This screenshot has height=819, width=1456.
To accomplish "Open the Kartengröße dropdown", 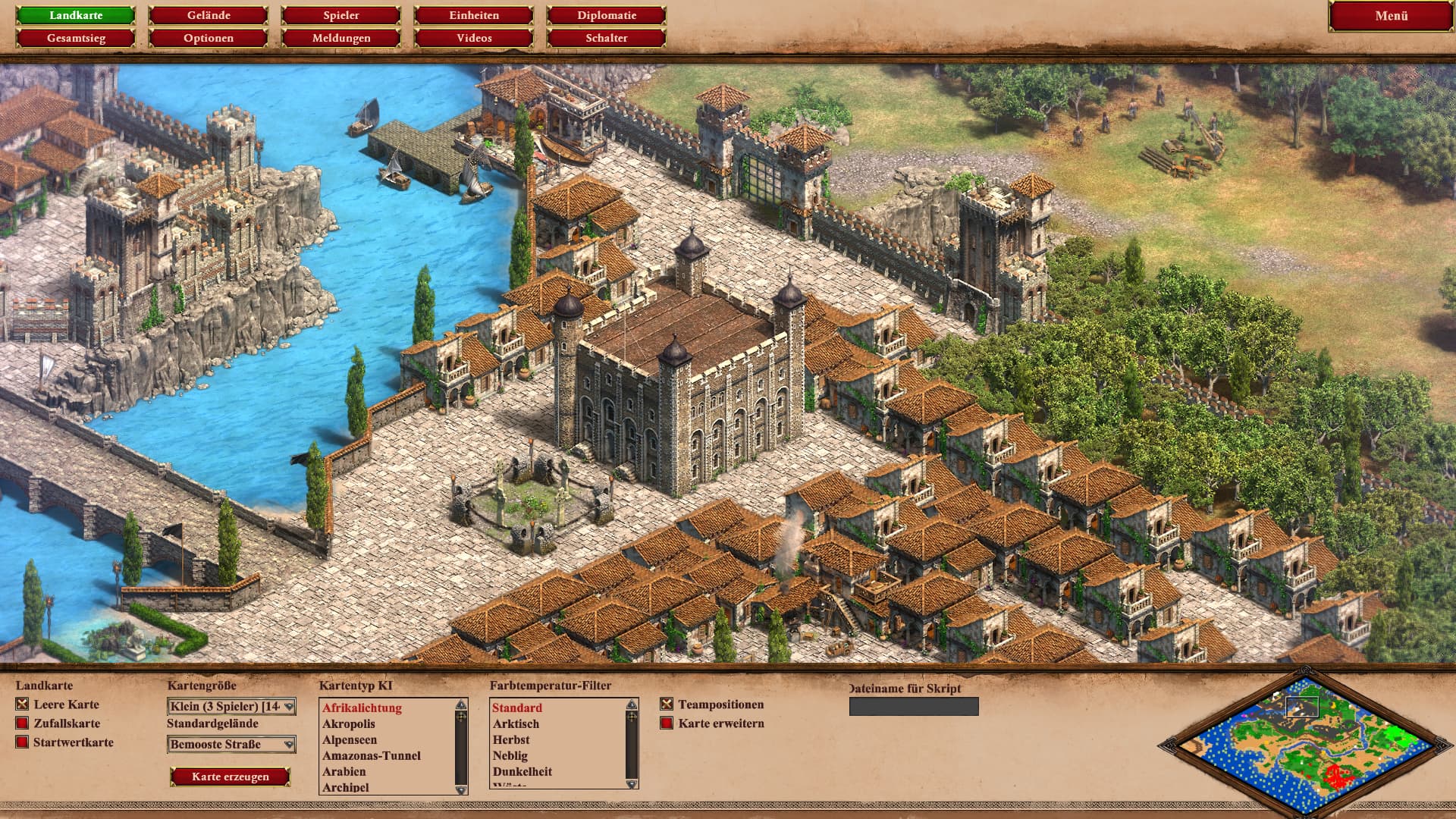I will coord(231,707).
